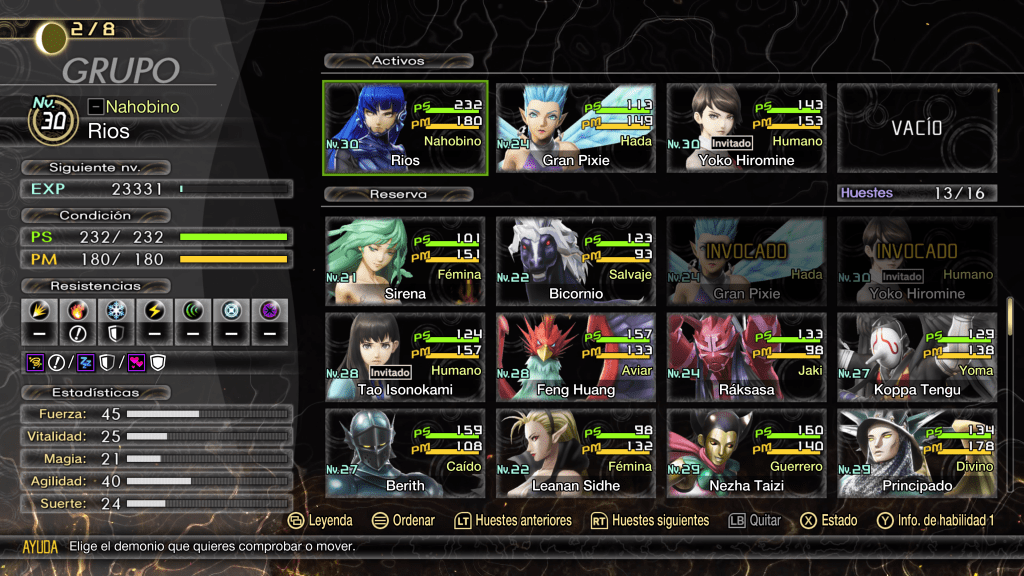Pick the empty VACÍO party slot
Screen dimensions: 1024x576
click(916, 127)
